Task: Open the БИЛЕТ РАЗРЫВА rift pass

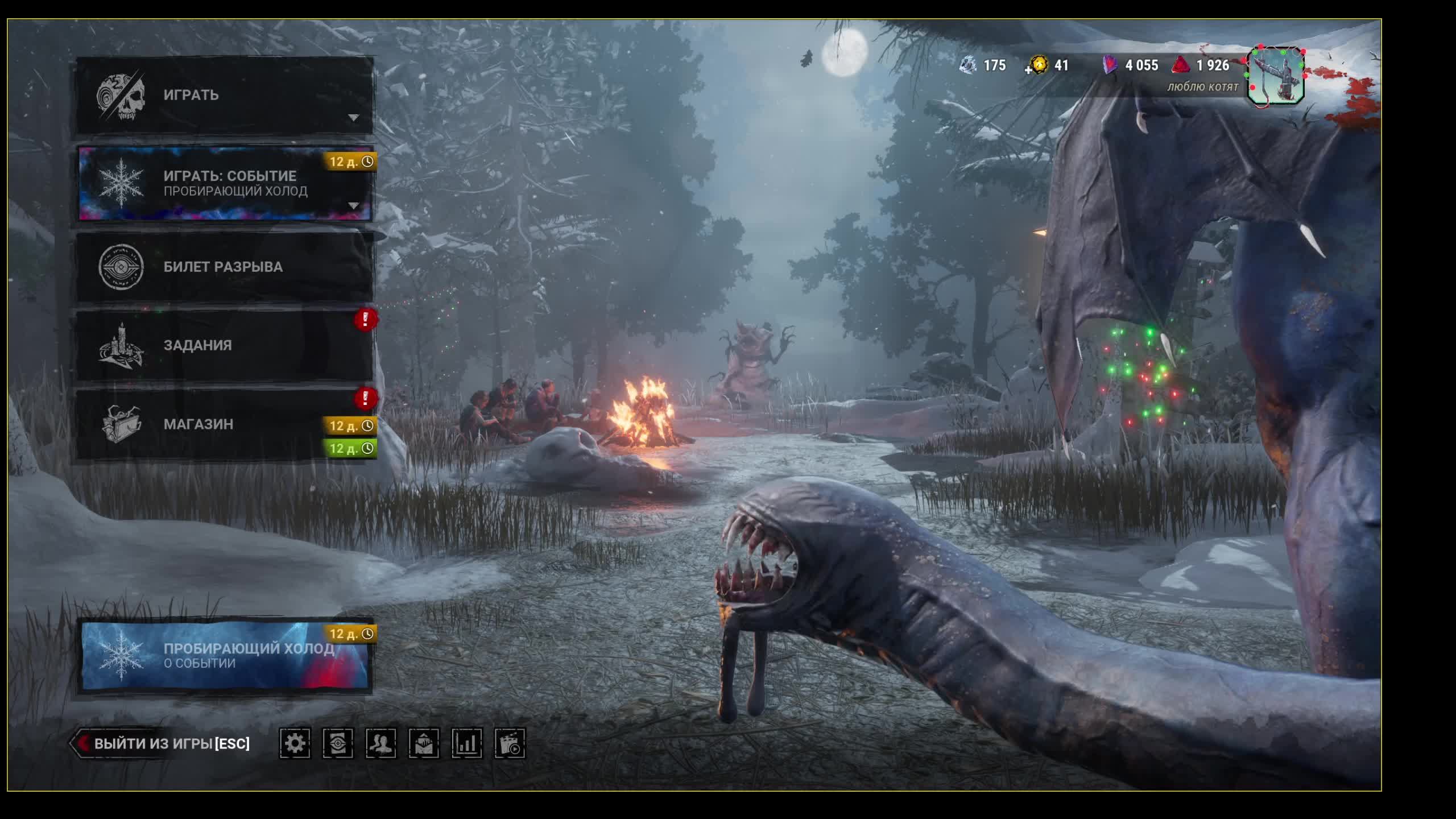Action: (225, 267)
